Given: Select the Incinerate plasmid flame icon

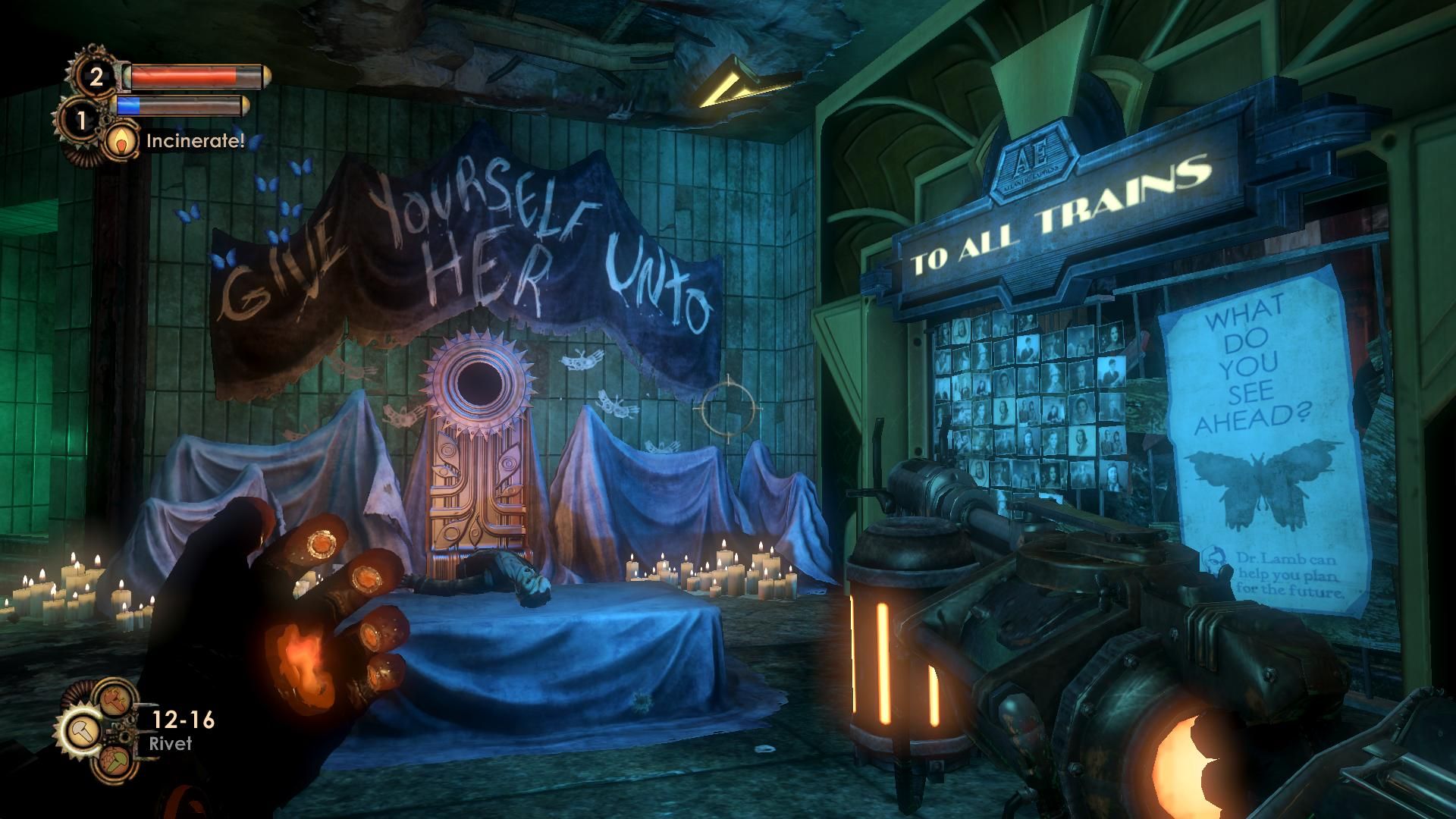Looking at the screenshot, I should click(x=121, y=140).
